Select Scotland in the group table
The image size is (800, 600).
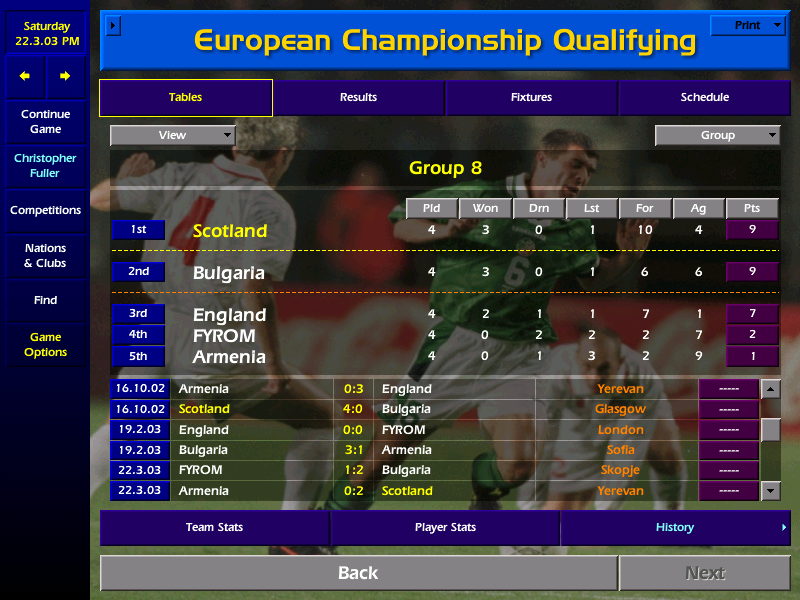tap(230, 231)
